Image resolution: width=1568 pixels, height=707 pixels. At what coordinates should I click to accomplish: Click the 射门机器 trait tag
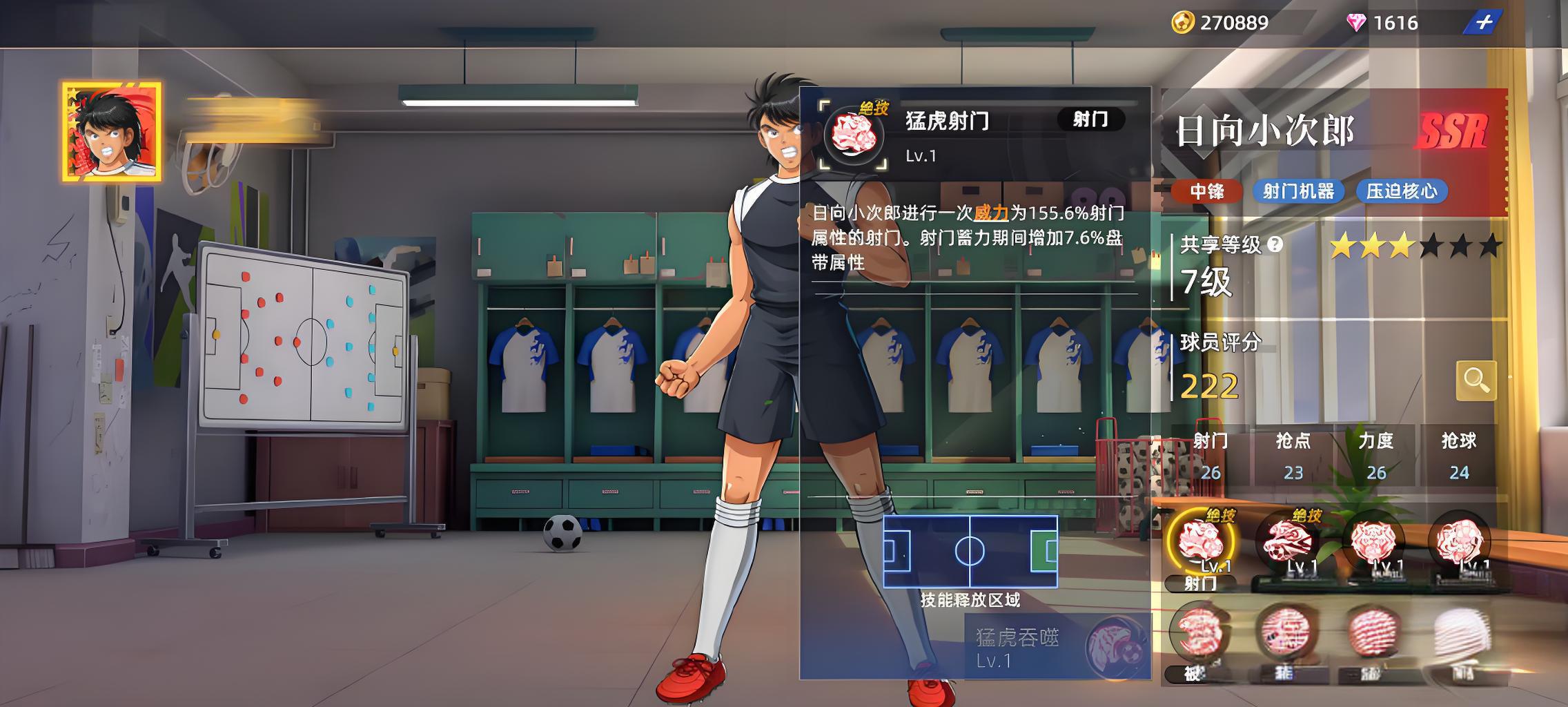[1298, 191]
